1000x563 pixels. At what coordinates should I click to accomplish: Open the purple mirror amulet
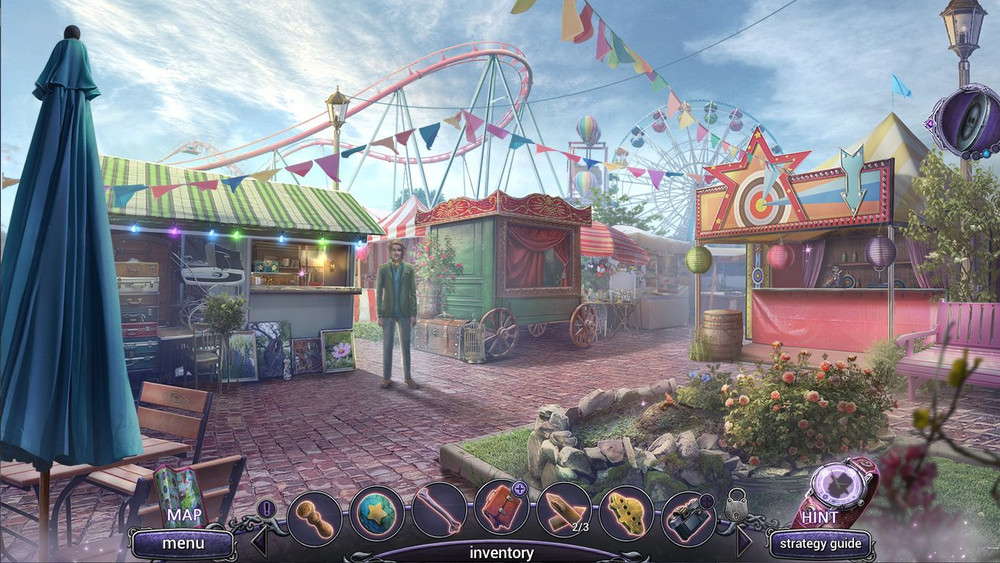[x=964, y=122]
